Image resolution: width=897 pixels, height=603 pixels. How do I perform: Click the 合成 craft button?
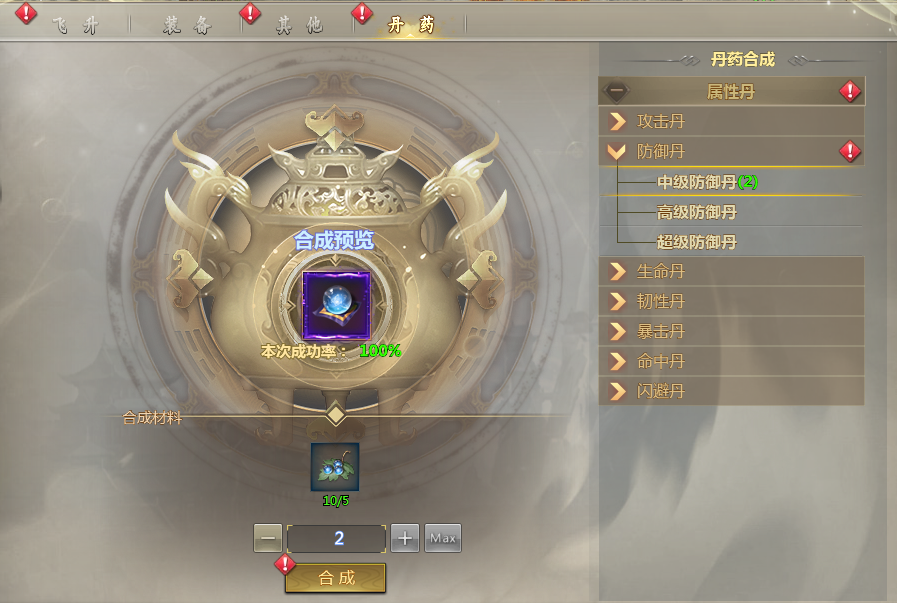pyautogui.click(x=336, y=578)
